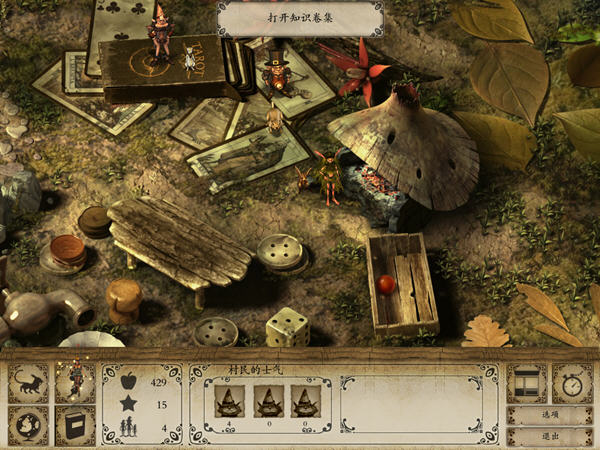Select the sparkling gnome character icon
The width and height of the screenshot is (600, 450).
pos(74,382)
